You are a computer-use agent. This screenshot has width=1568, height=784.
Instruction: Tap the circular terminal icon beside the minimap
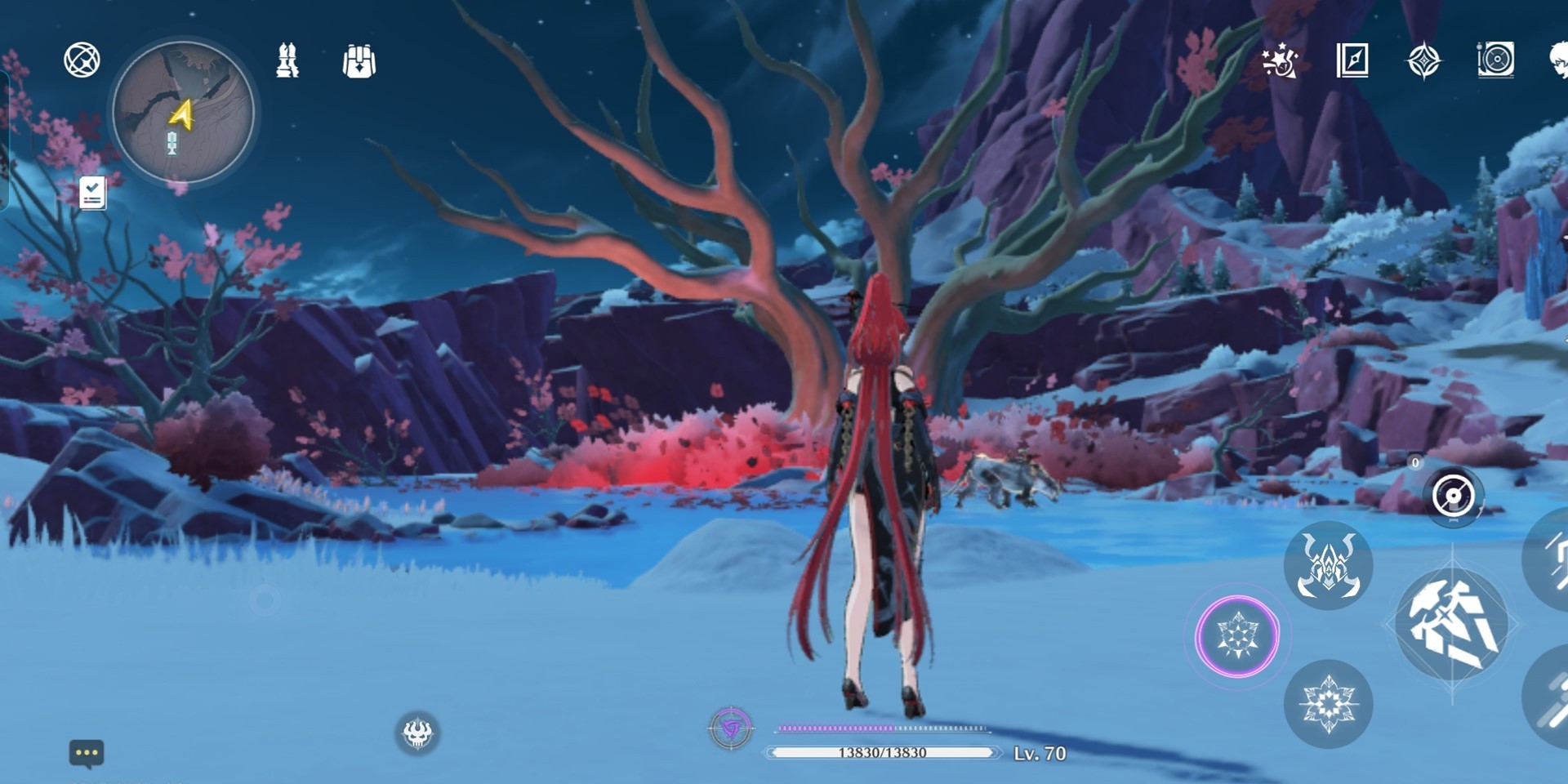82,60
